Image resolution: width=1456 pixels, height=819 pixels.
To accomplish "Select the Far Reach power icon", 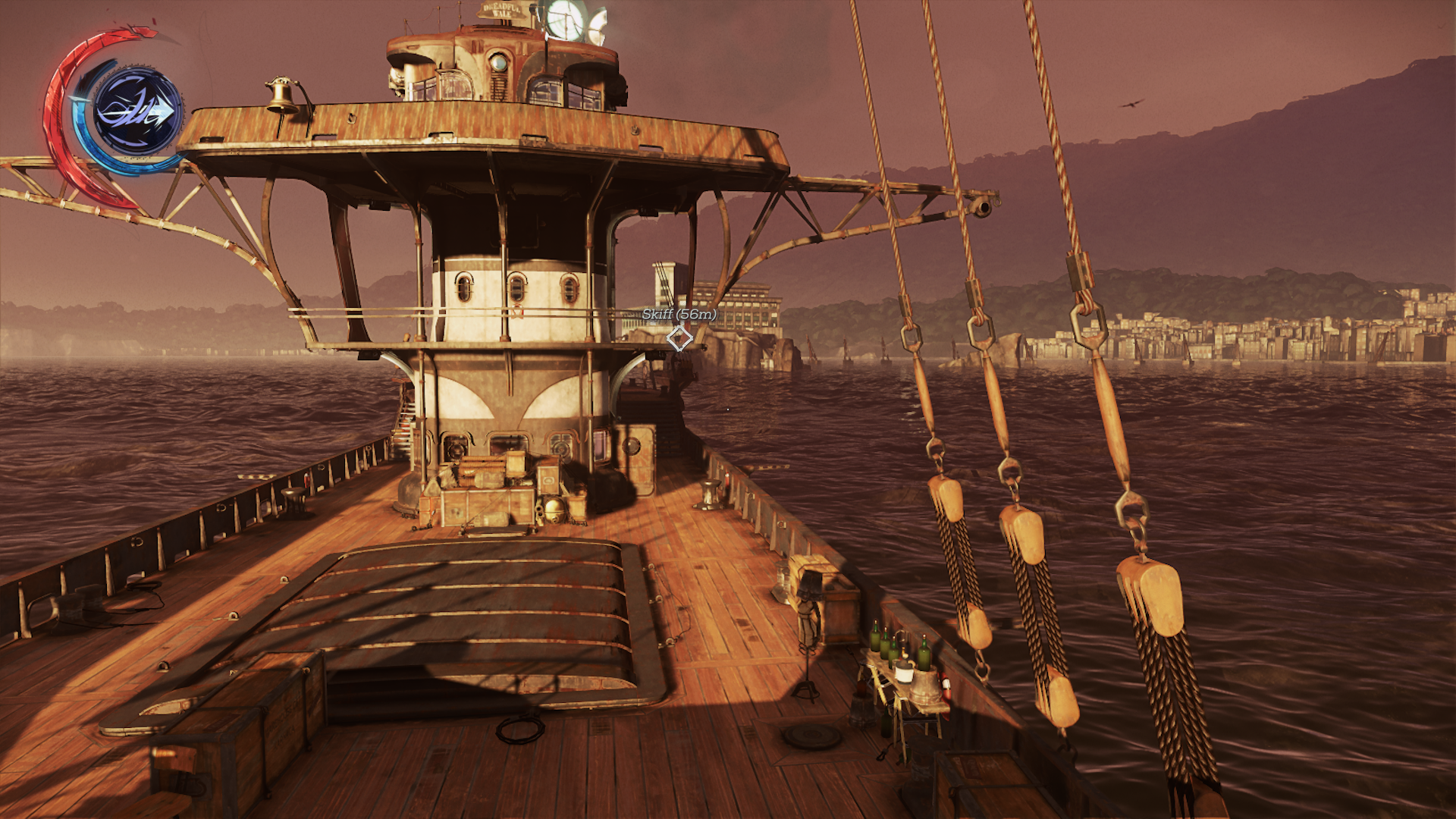I will point(137,113).
